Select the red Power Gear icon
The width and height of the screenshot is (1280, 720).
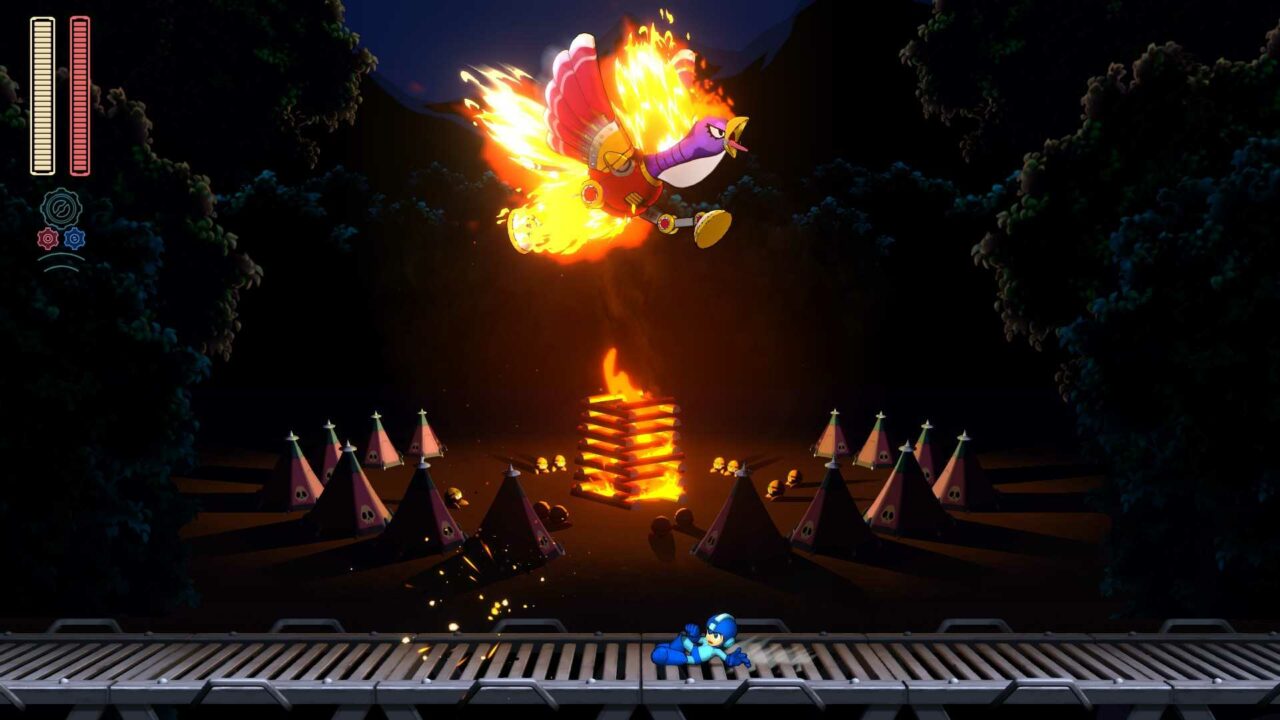click(47, 237)
